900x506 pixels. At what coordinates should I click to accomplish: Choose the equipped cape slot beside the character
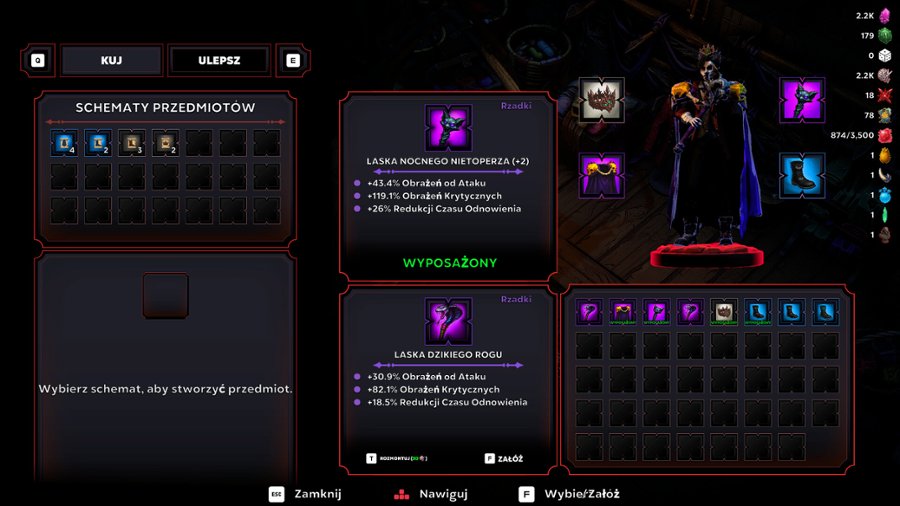601,175
